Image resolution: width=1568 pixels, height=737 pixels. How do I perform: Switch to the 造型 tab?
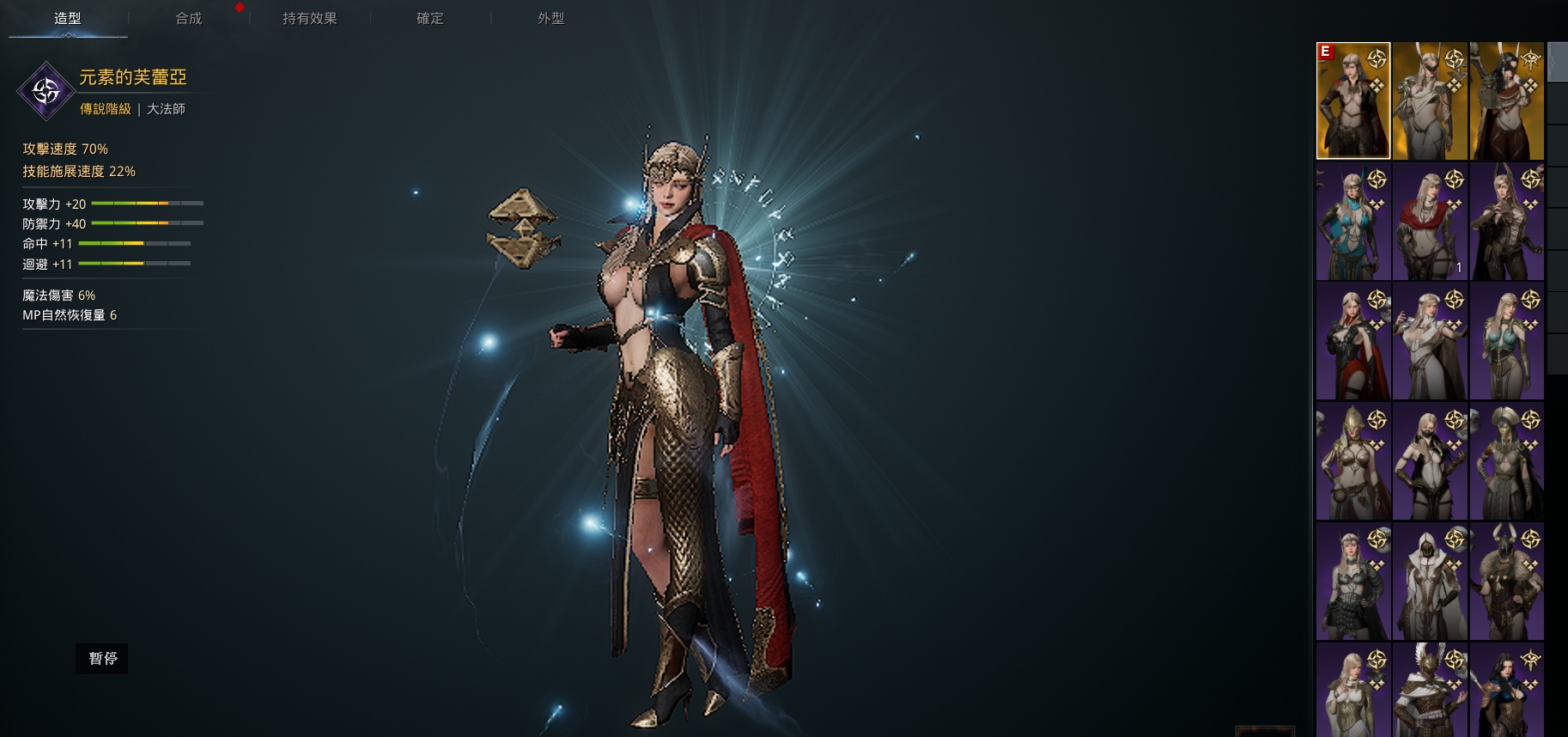pos(68,18)
